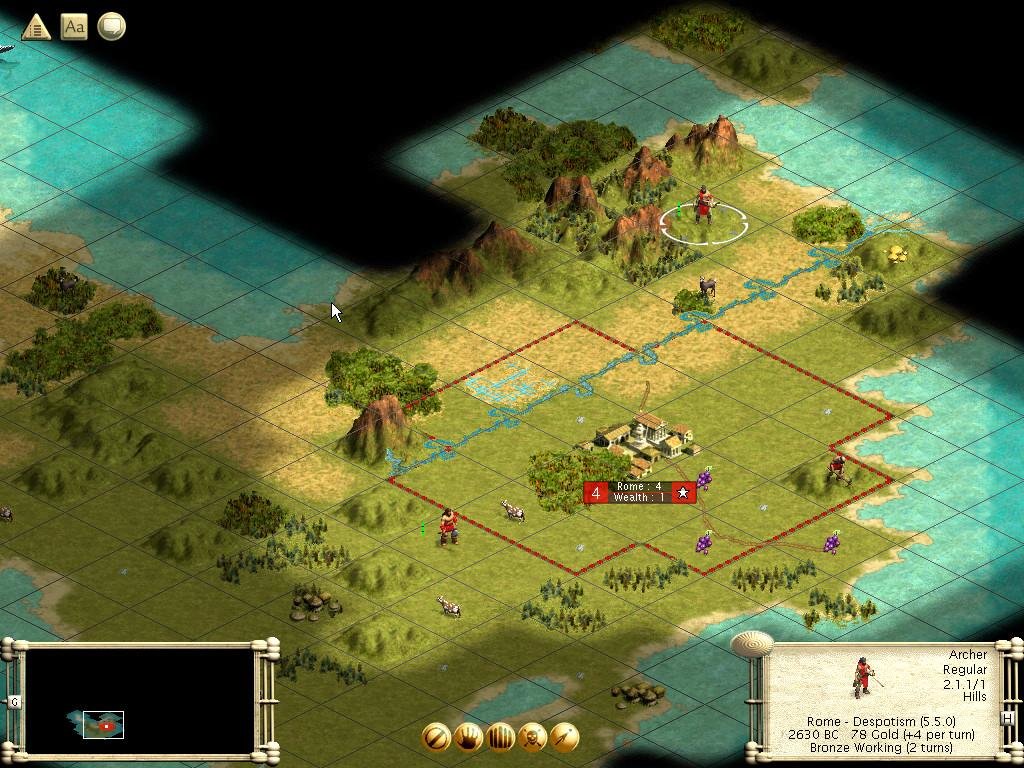Open the advisors speech bubble button
Screen dimensions: 1024x768
click(112, 27)
